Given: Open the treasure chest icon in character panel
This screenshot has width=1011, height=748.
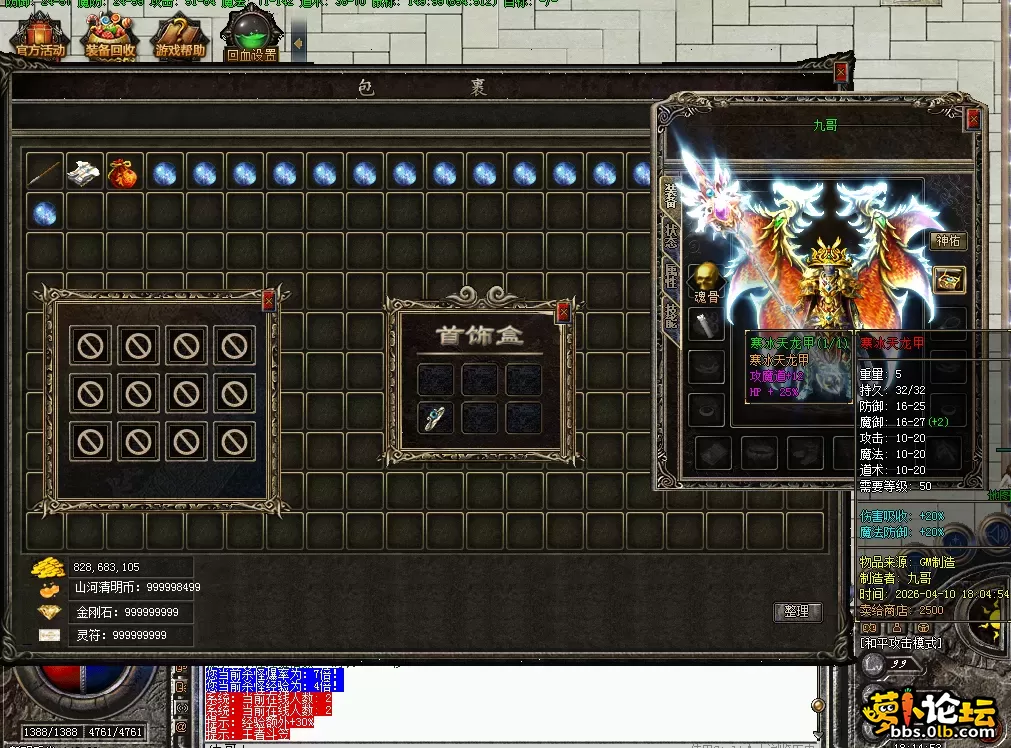Looking at the screenshot, I should pos(949,280).
